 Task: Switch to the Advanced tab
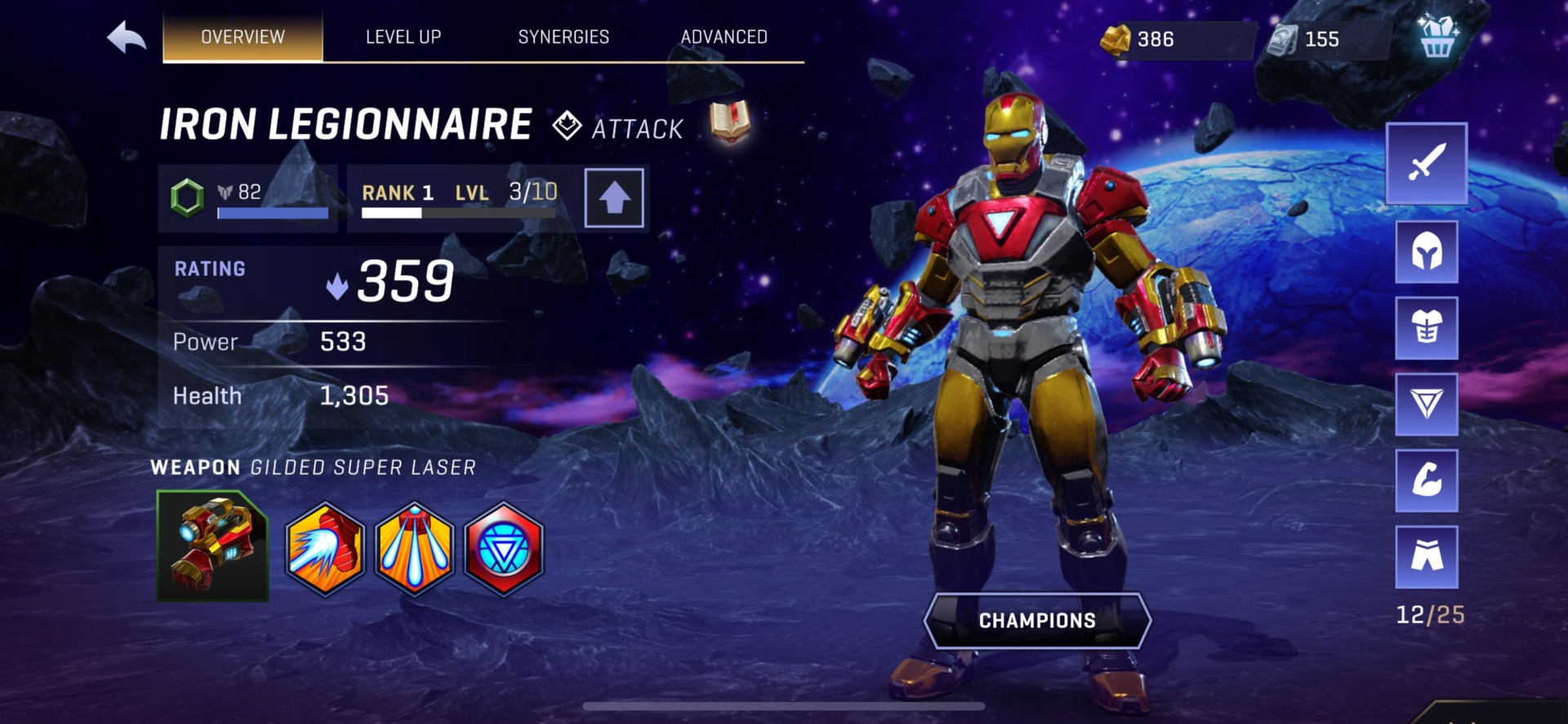click(724, 37)
